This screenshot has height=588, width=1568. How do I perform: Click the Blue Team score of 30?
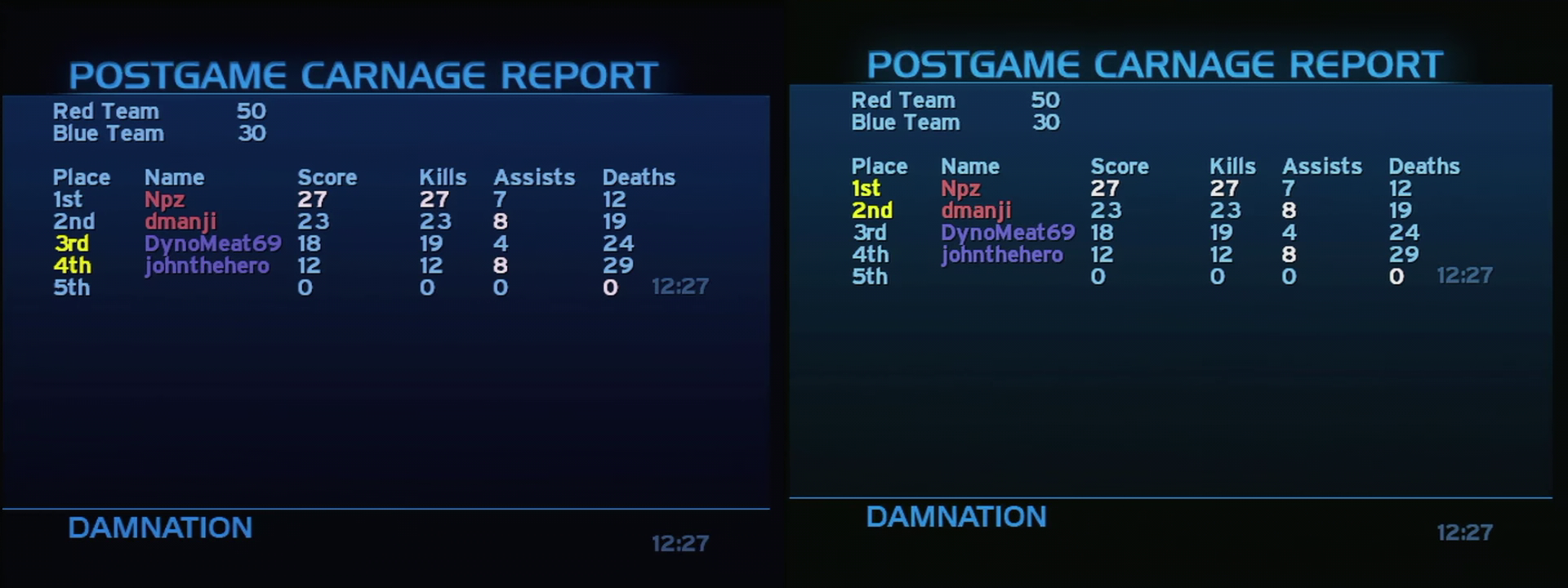(252, 133)
